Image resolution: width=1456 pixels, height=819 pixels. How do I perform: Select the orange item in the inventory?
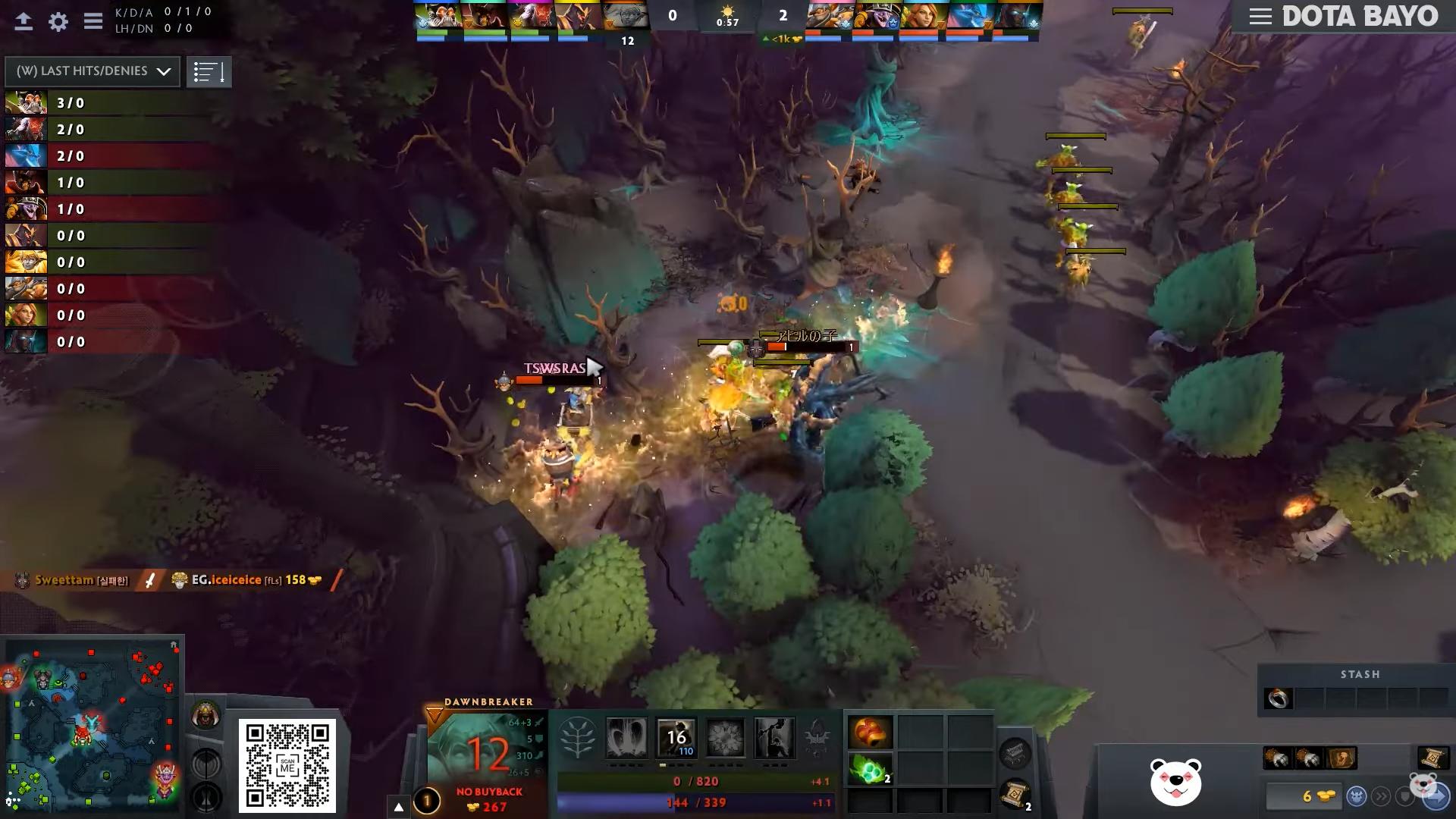870,733
